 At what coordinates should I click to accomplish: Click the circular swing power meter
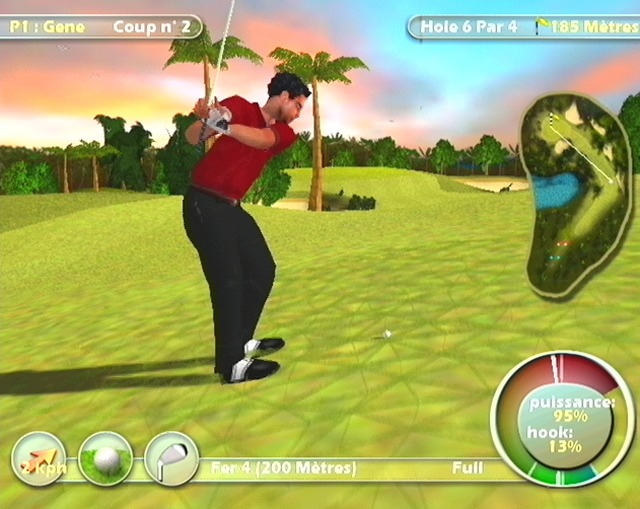tap(562, 420)
